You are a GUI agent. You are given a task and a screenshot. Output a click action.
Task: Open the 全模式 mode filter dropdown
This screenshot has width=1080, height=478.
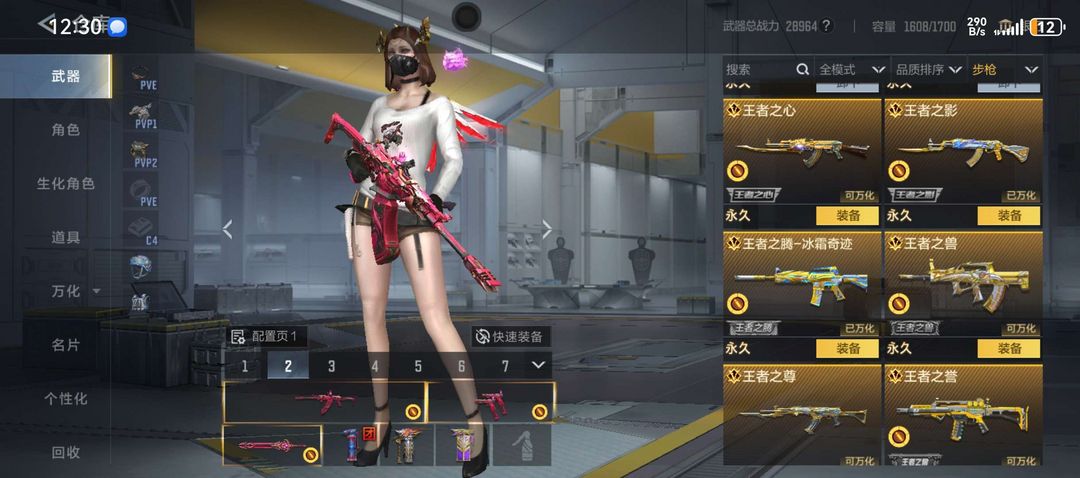(x=852, y=69)
